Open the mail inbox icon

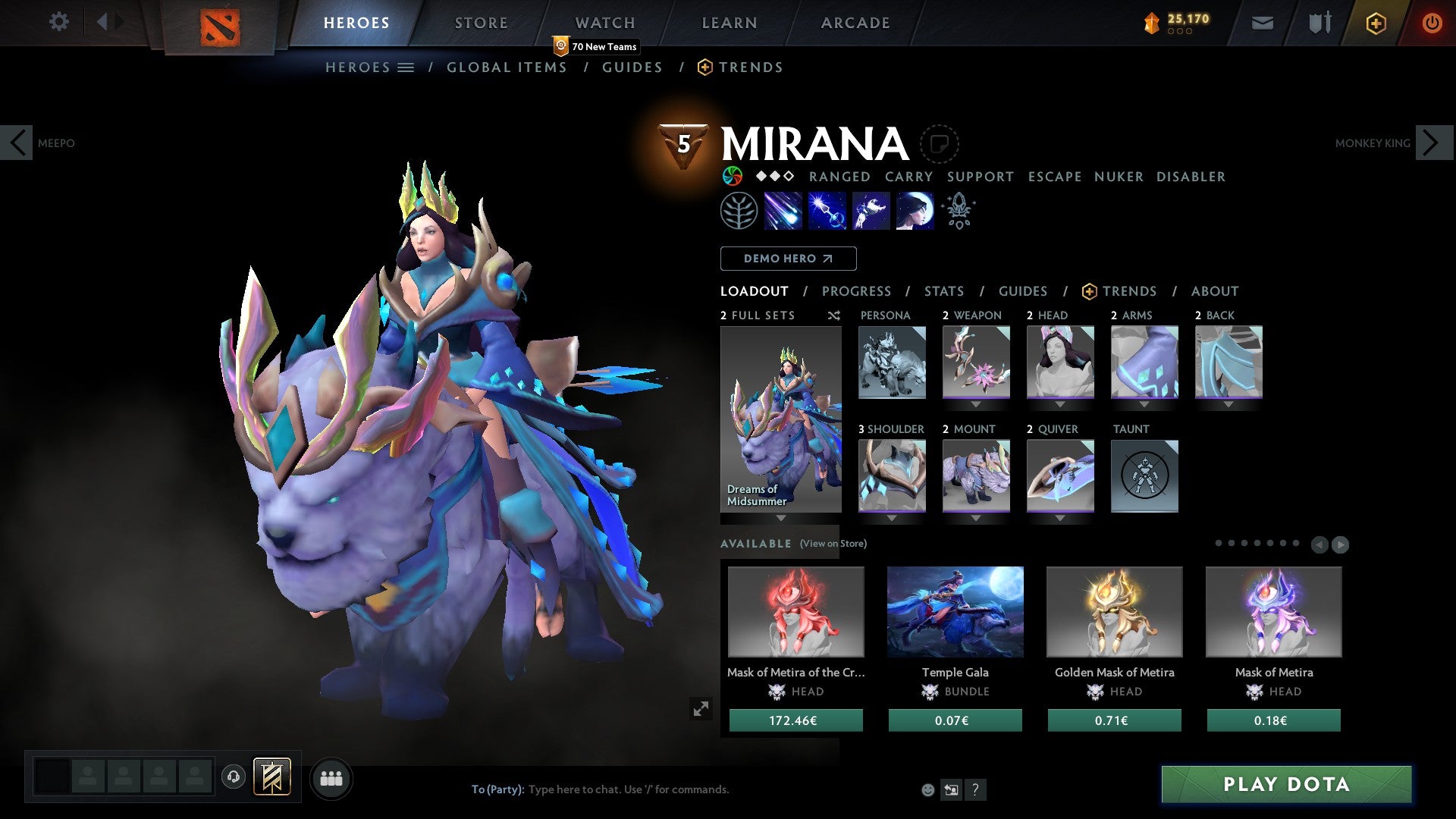pos(1263,23)
